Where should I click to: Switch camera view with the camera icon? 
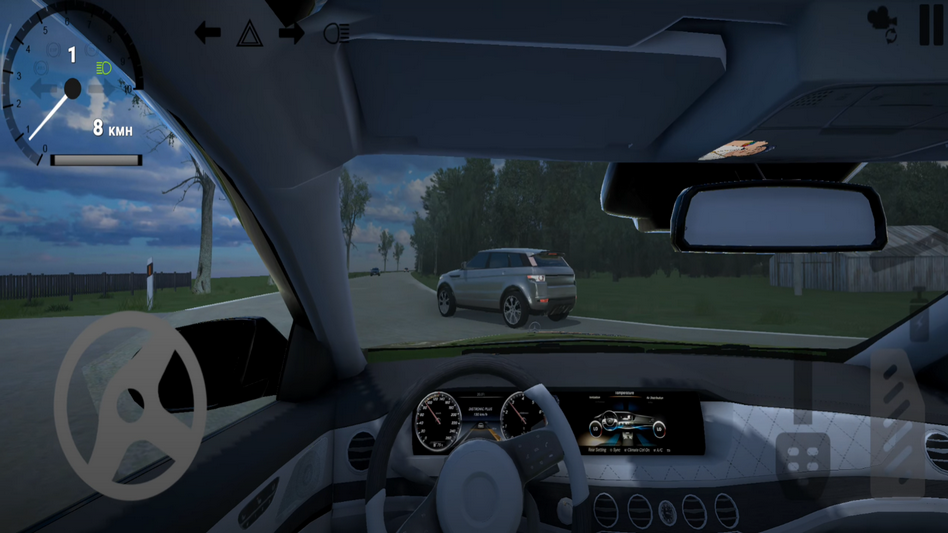[x=882, y=25]
